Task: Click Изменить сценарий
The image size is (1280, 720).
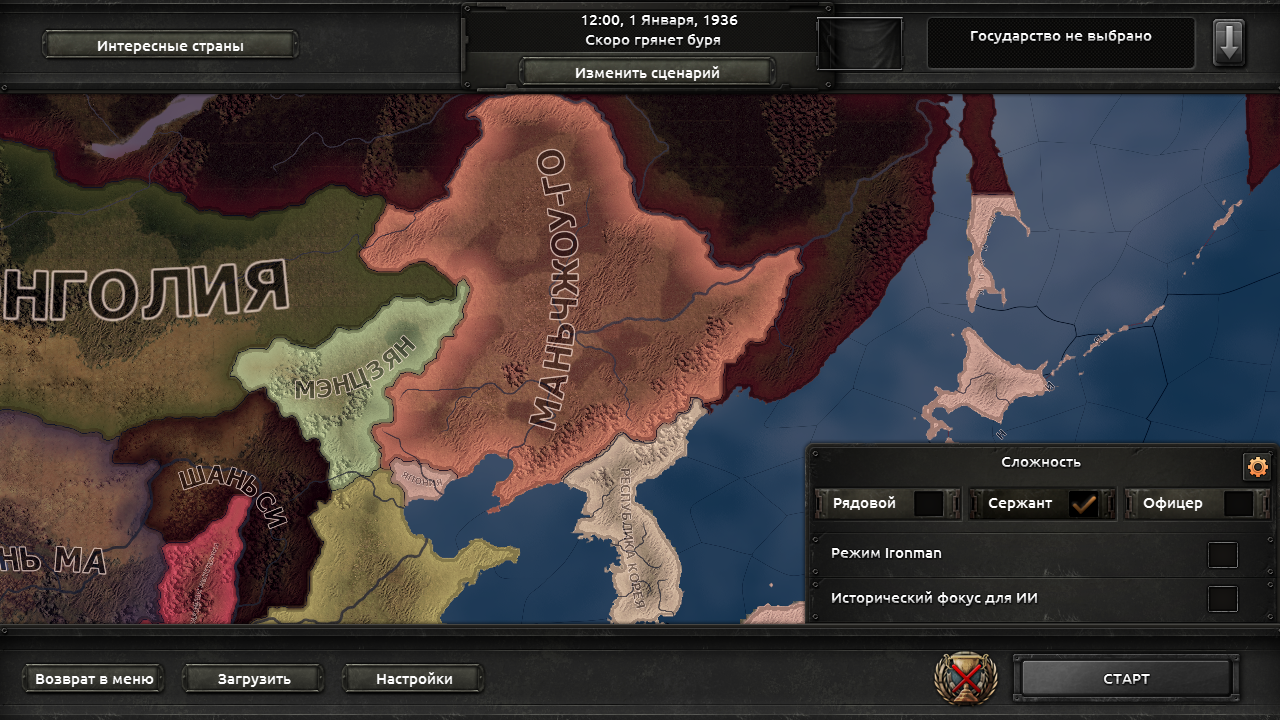Action: click(x=646, y=71)
